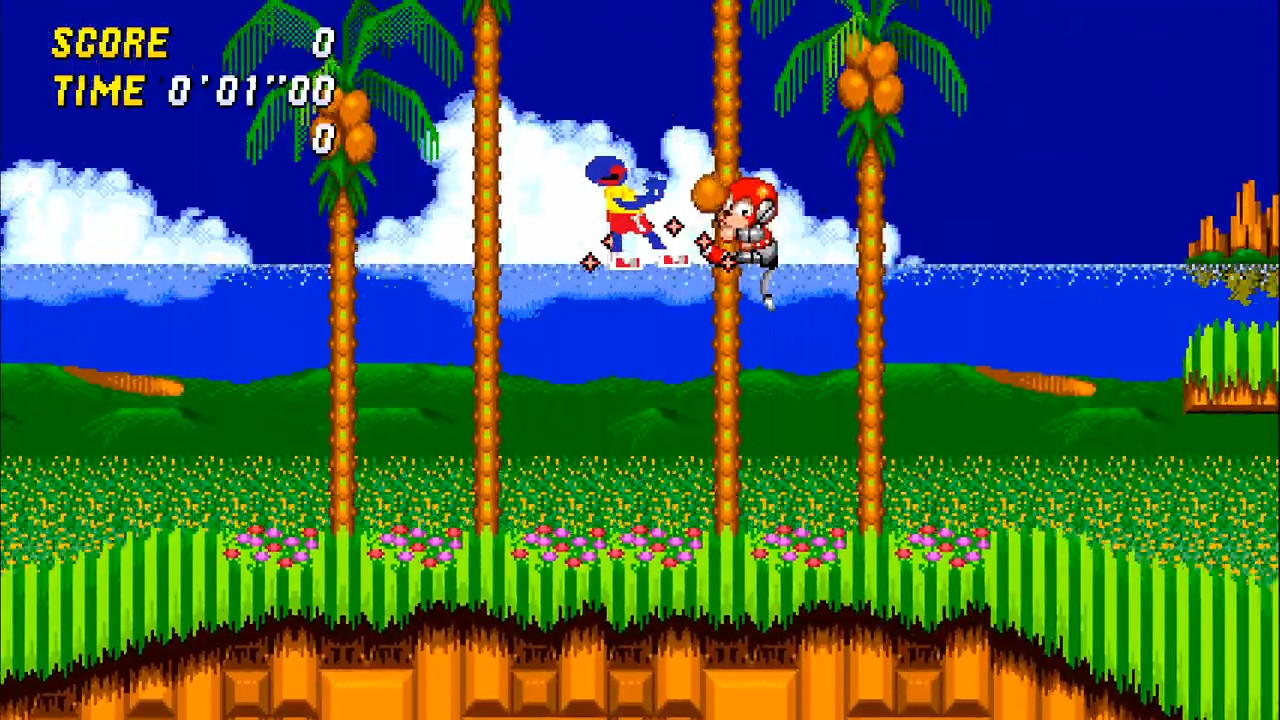
Task: Click the ring counter below the score
Action: pyautogui.click(x=322, y=140)
